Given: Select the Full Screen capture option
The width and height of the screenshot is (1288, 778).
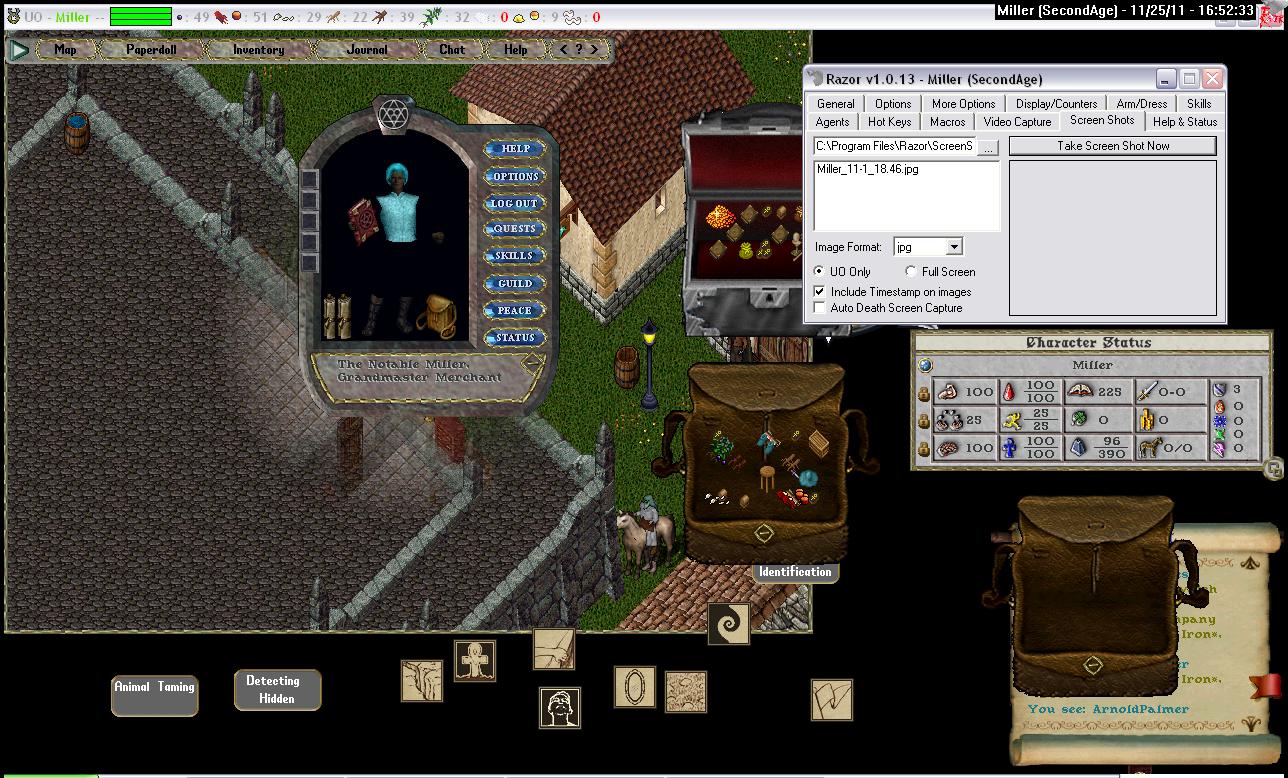Looking at the screenshot, I should pyautogui.click(x=911, y=272).
